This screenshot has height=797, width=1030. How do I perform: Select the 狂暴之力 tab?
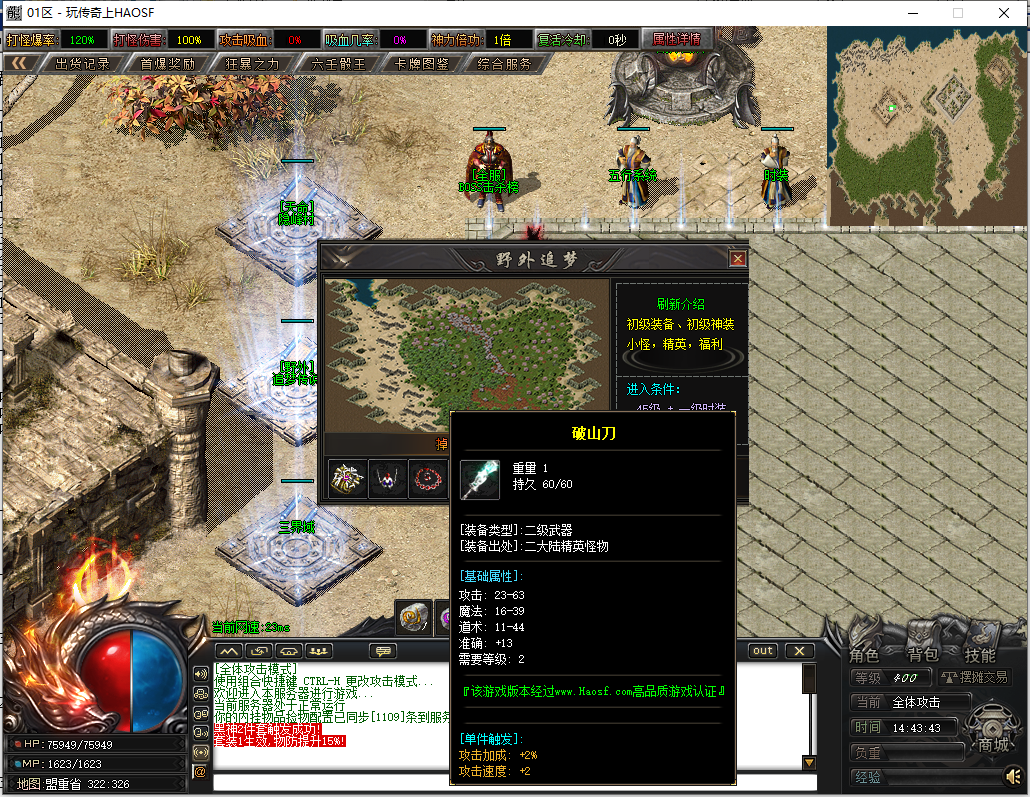click(x=253, y=64)
